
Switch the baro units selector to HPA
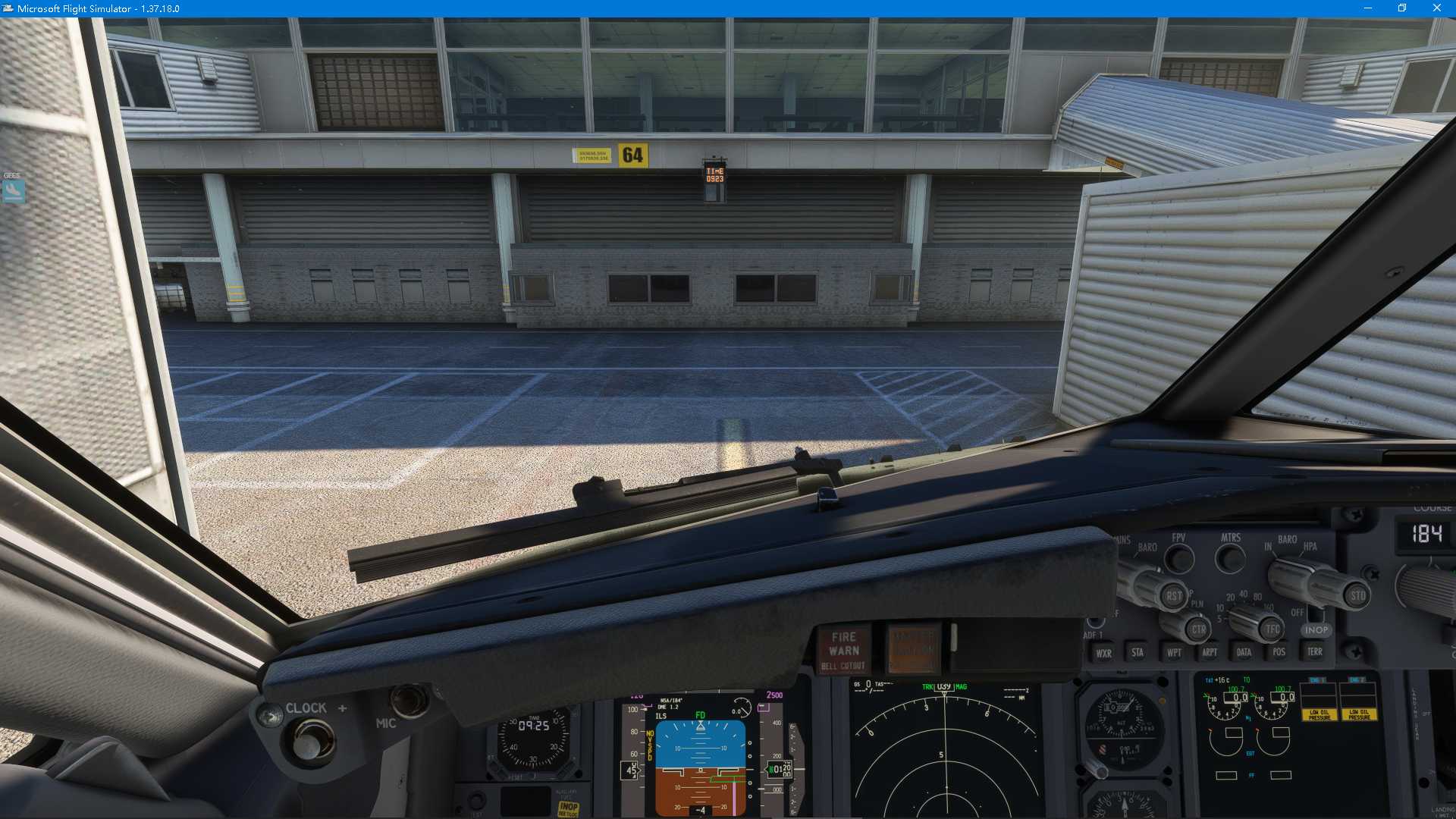[1310, 547]
